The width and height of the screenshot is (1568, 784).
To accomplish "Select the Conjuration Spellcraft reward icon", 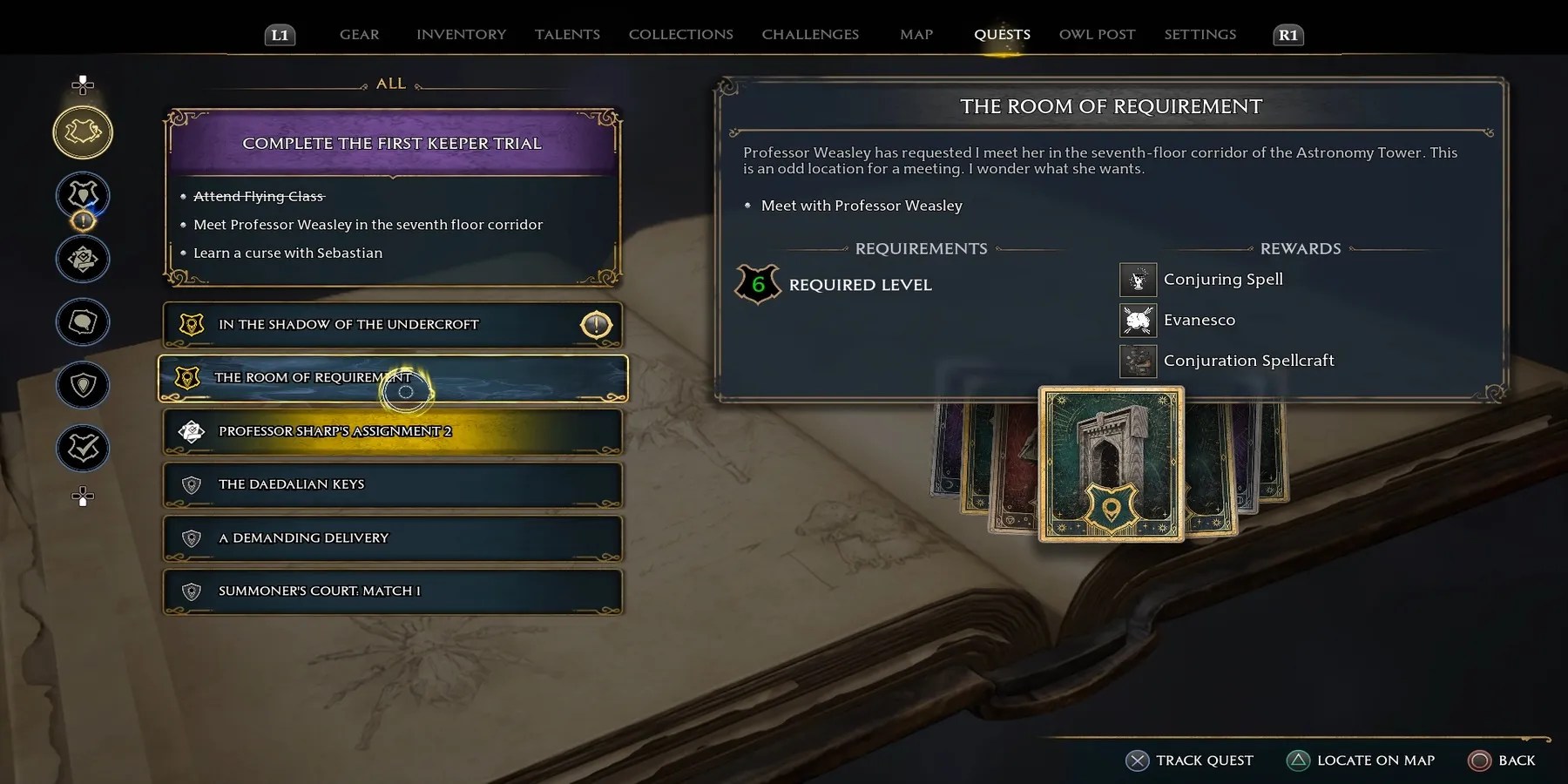I will pyautogui.click(x=1138, y=361).
